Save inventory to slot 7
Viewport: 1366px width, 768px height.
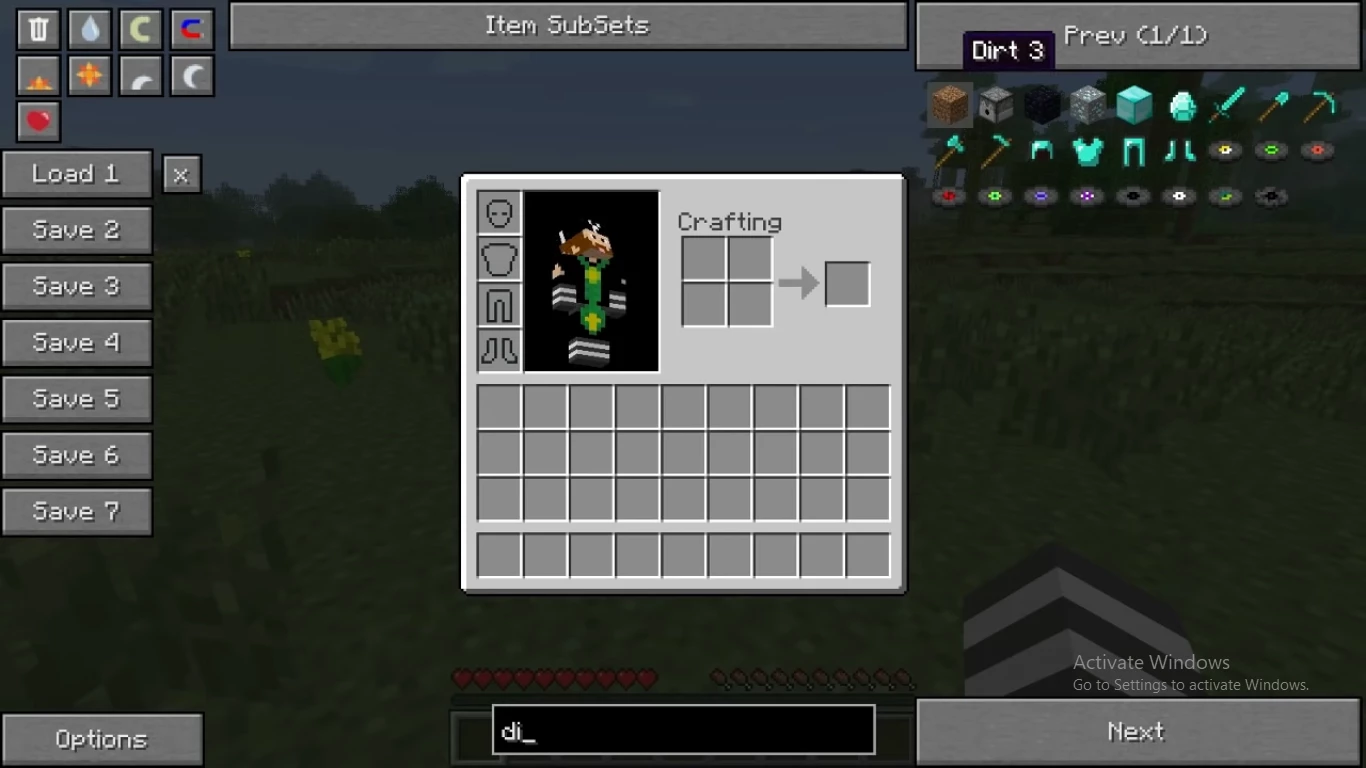tap(77, 512)
